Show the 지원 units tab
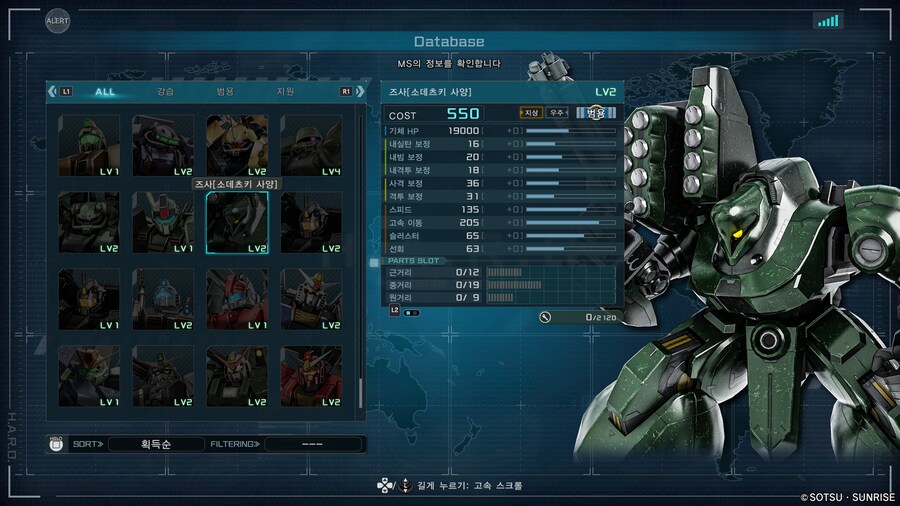This screenshot has height=506, width=900. [x=285, y=92]
